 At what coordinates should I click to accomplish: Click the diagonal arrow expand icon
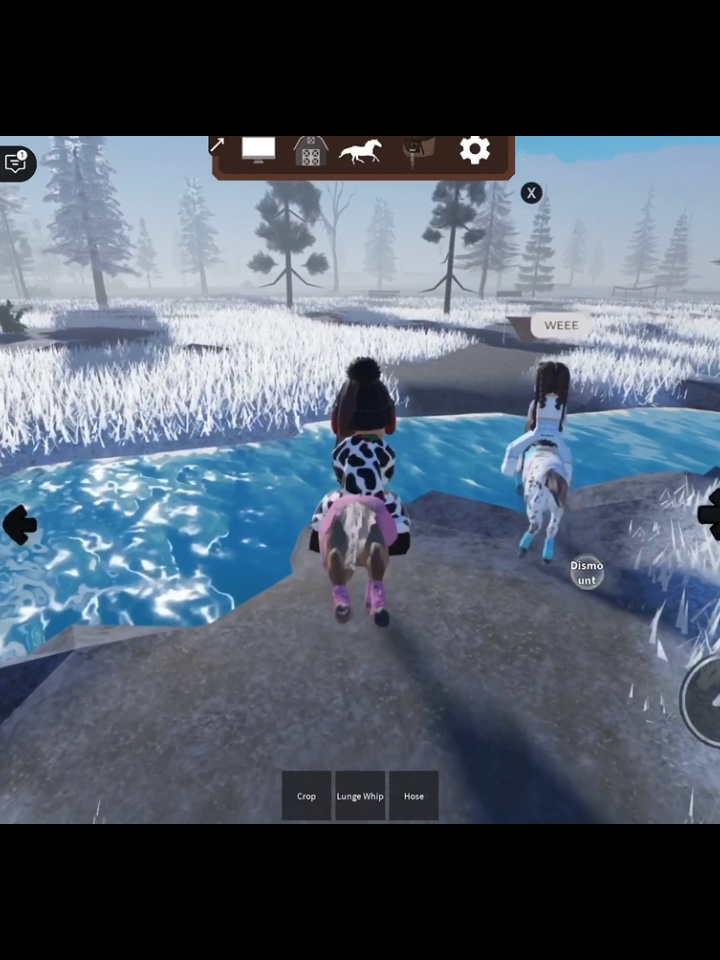click(x=217, y=146)
